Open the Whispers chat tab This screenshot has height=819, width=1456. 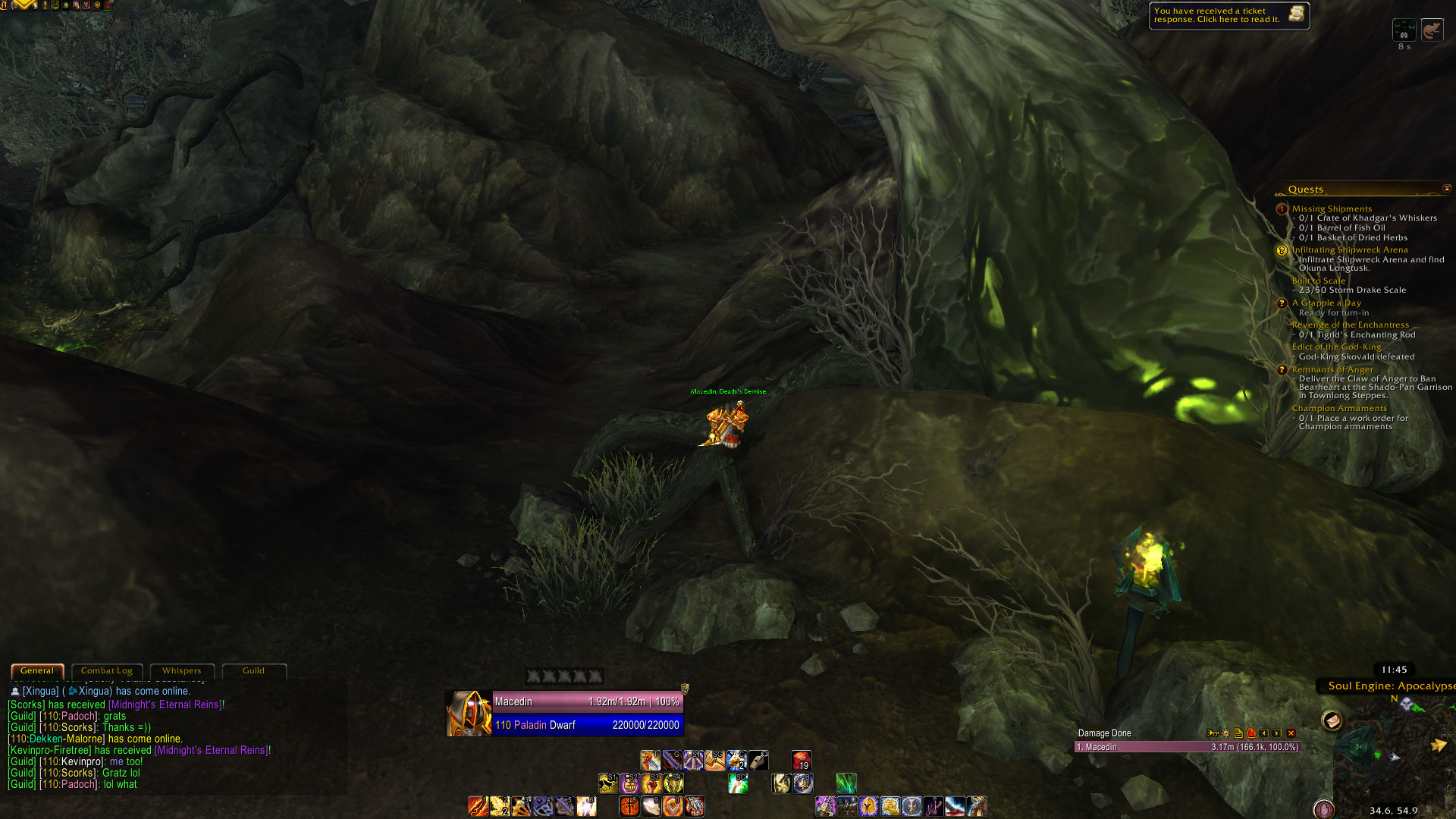[181, 671]
